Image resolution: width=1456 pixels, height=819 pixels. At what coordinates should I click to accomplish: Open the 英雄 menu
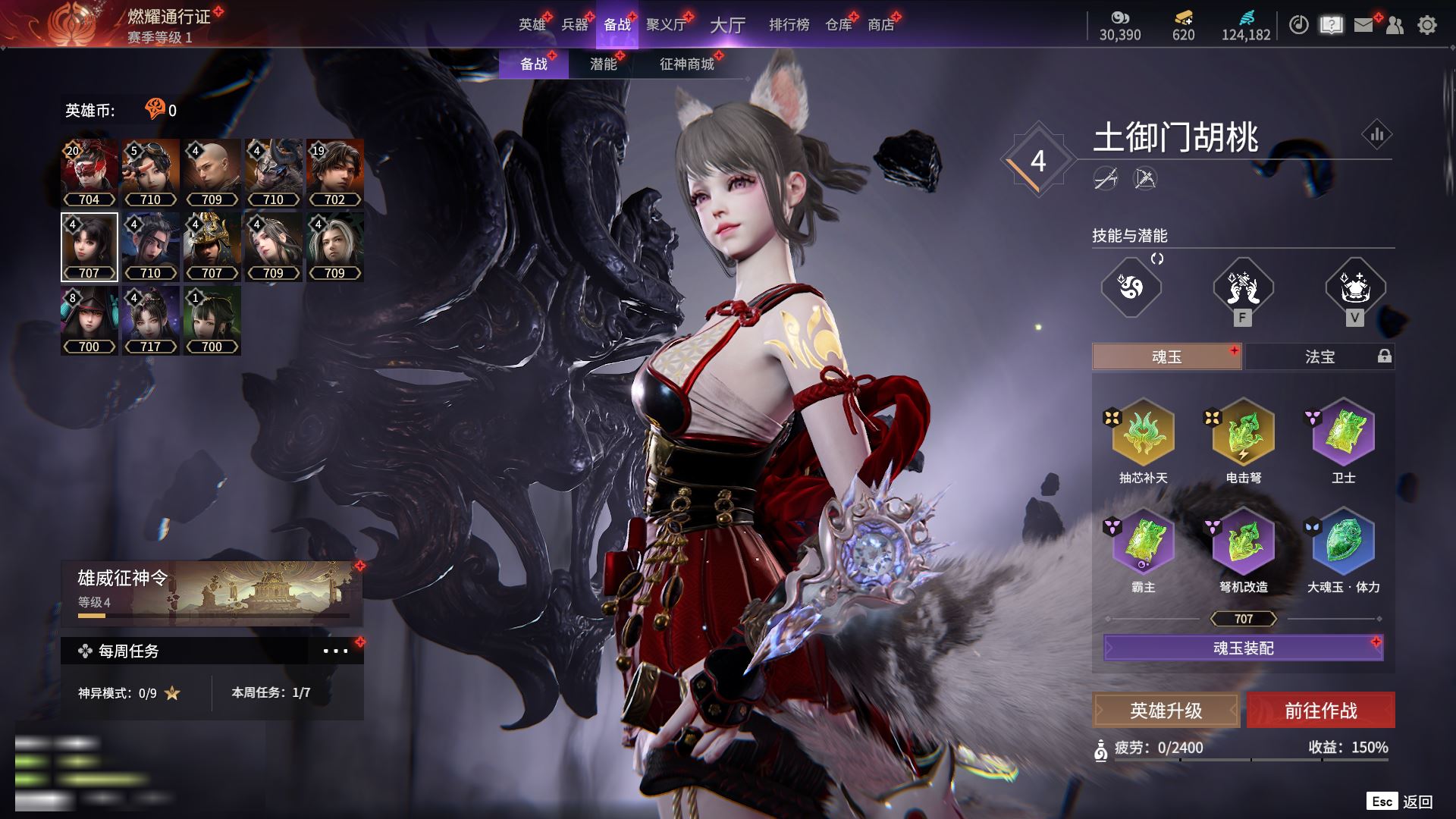coord(532,25)
